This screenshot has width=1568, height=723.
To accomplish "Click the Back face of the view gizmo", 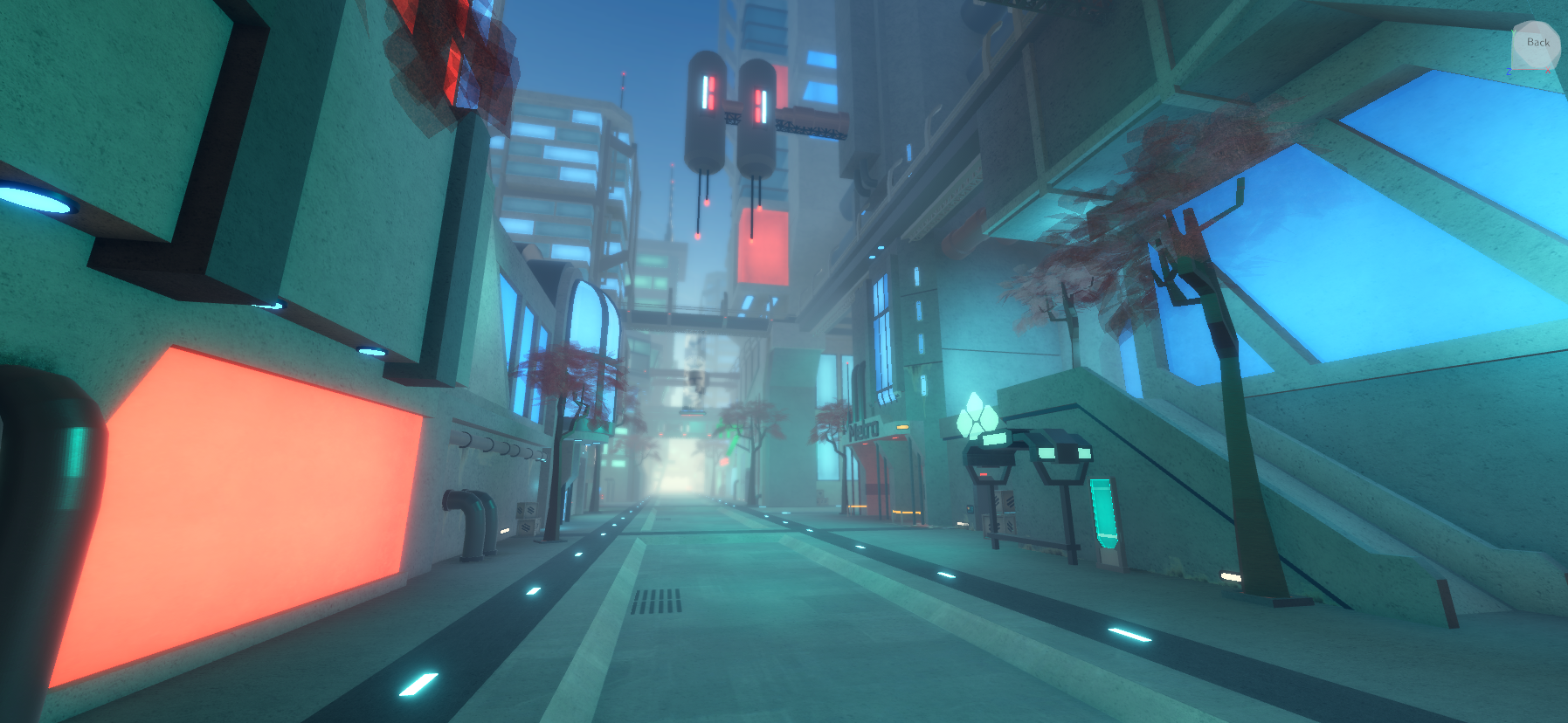I will [1537, 42].
